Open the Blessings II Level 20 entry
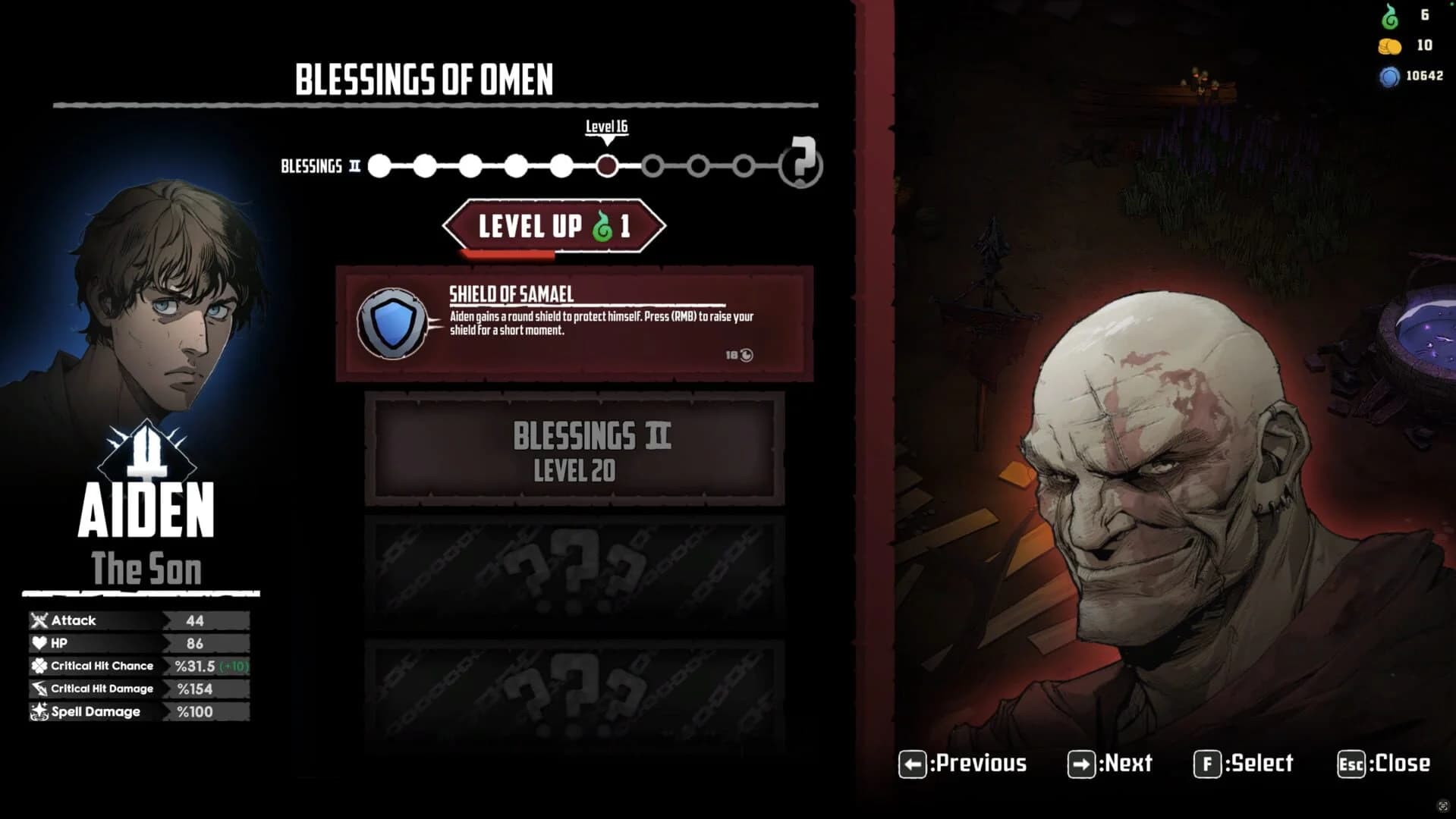Screen dimensions: 1456x819 [574, 451]
